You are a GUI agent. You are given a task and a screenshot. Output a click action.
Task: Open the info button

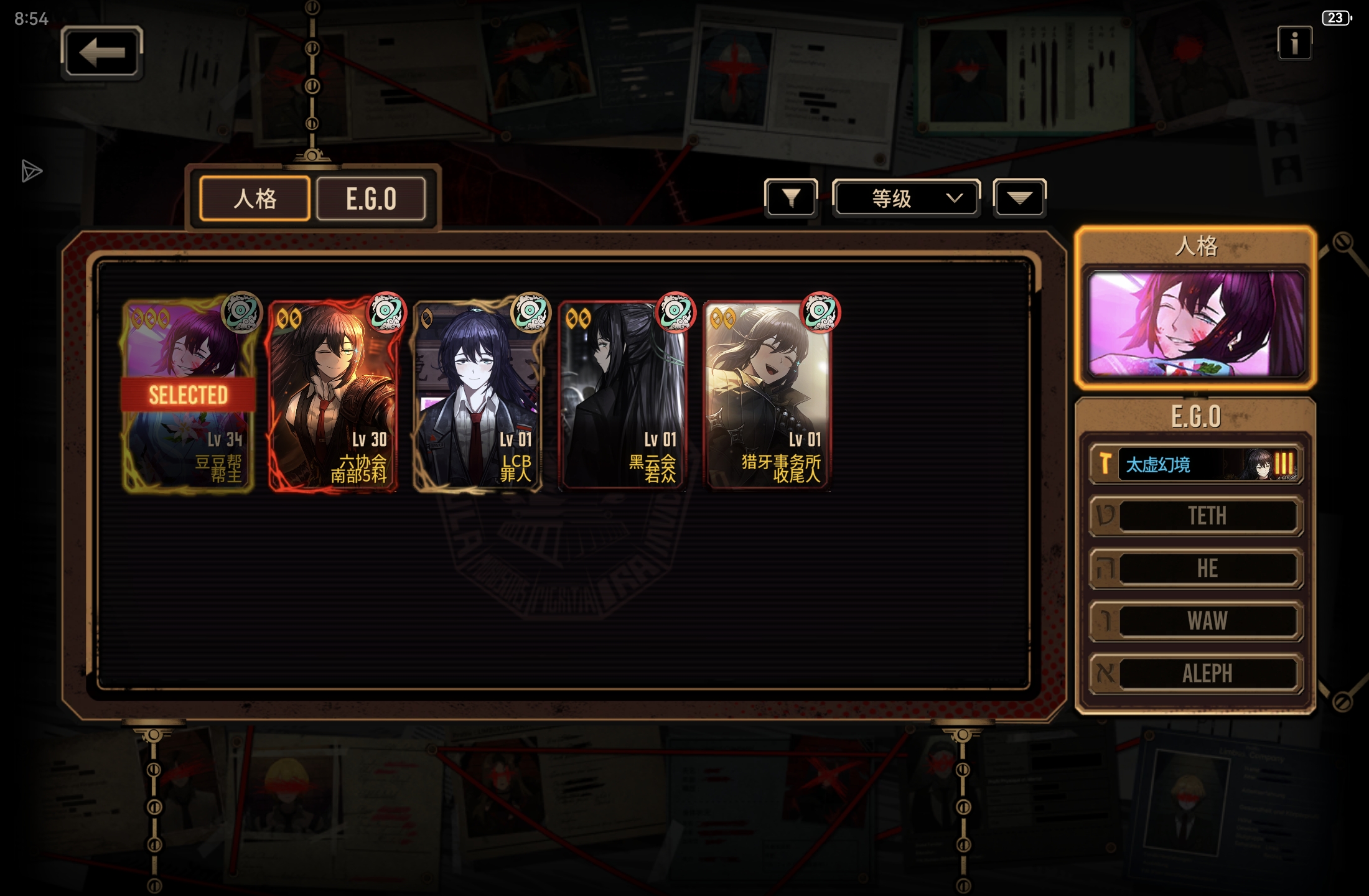[x=1294, y=43]
